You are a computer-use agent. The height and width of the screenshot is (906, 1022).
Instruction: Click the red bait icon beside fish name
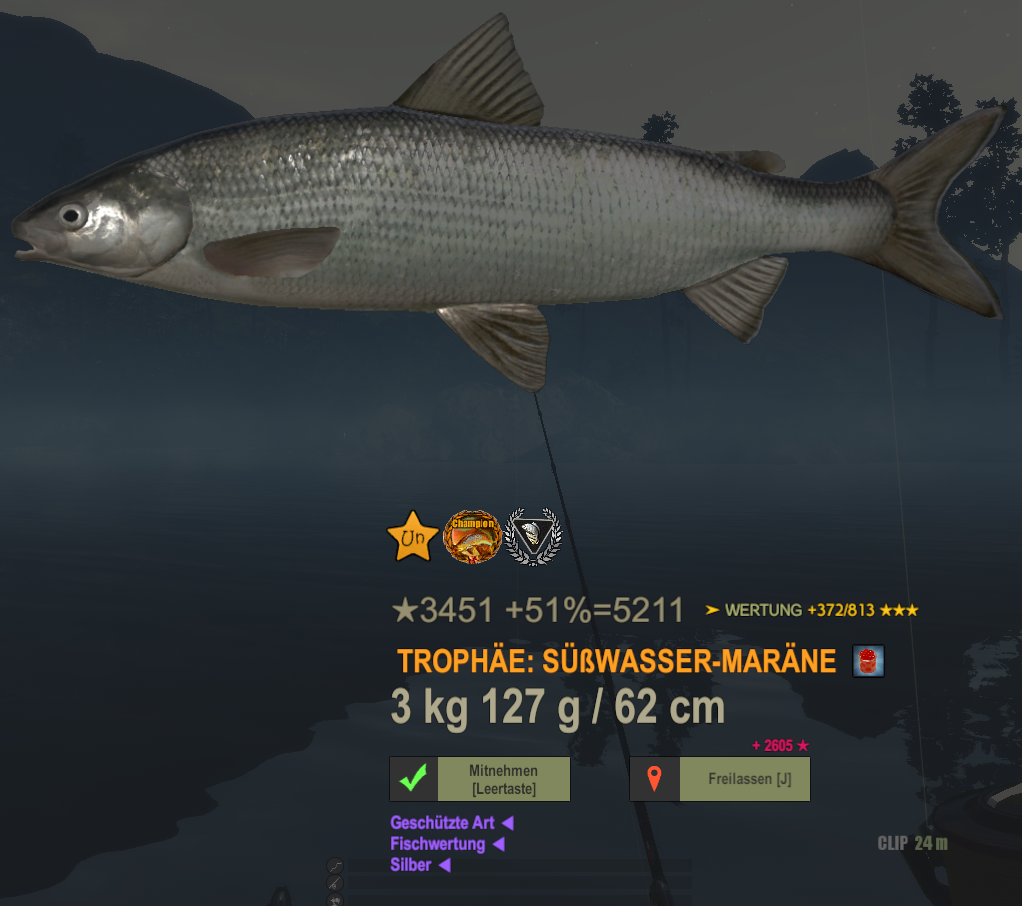868,661
